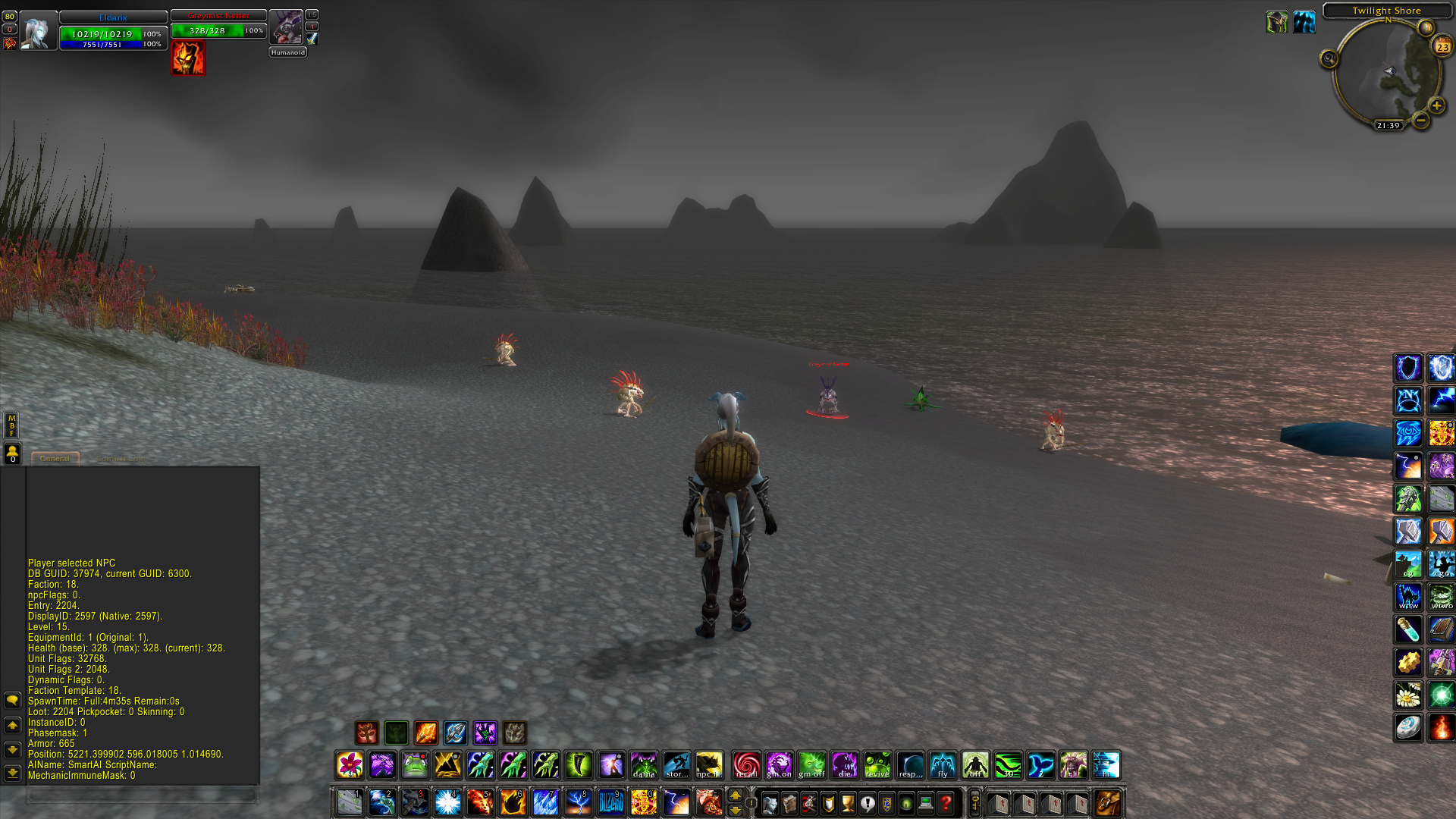This screenshot has height=819, width=1456.
Task: Use the "recall" macro icon
Action: click(x=748, y=765)
